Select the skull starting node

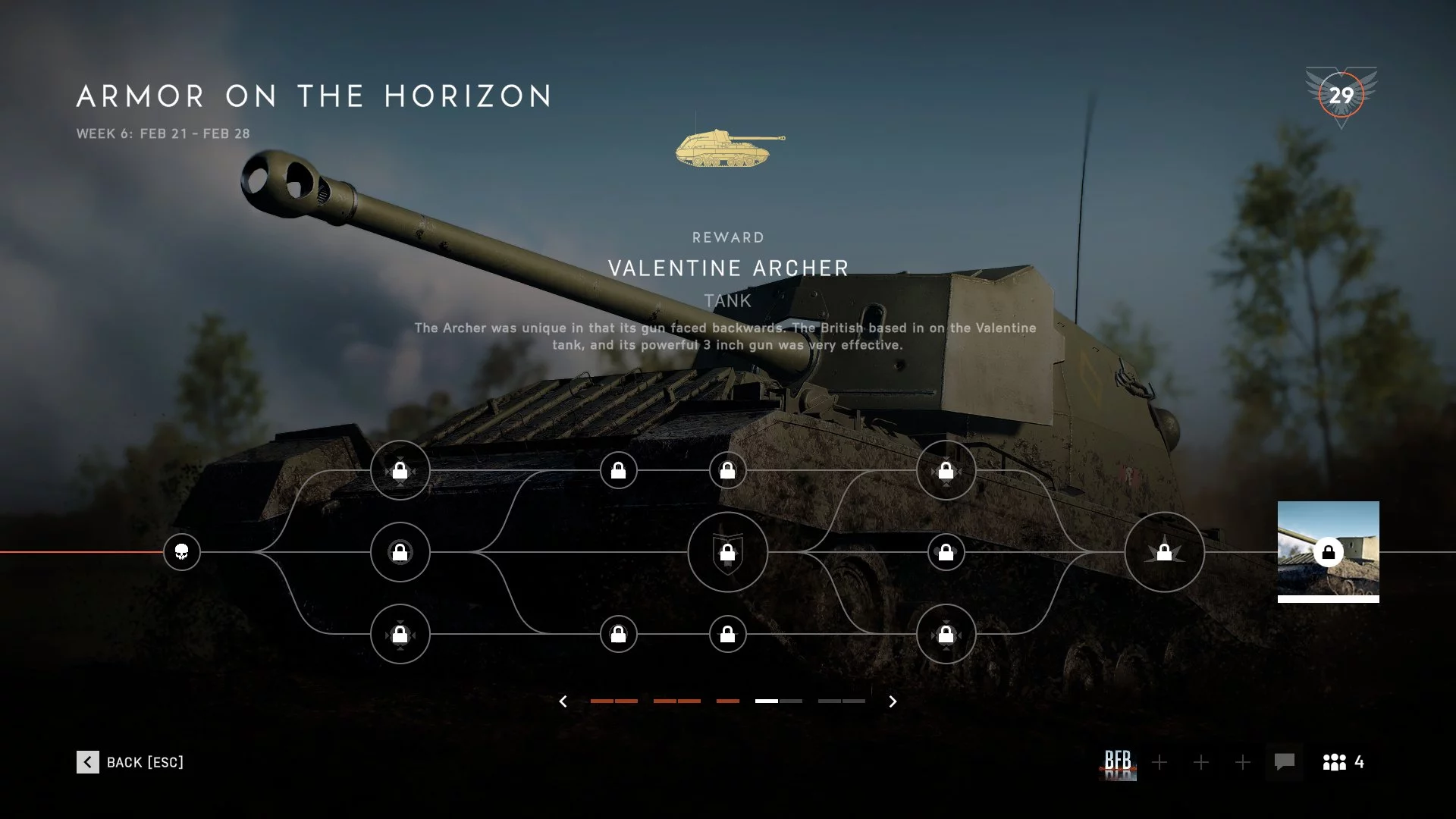click(x=182, y=552)
